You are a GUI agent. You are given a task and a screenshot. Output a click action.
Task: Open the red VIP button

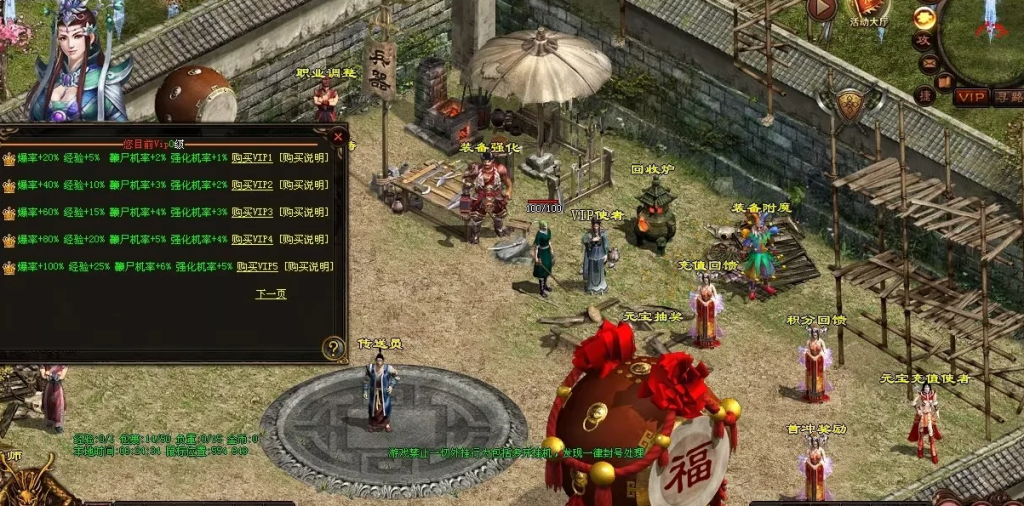point(970,97)
